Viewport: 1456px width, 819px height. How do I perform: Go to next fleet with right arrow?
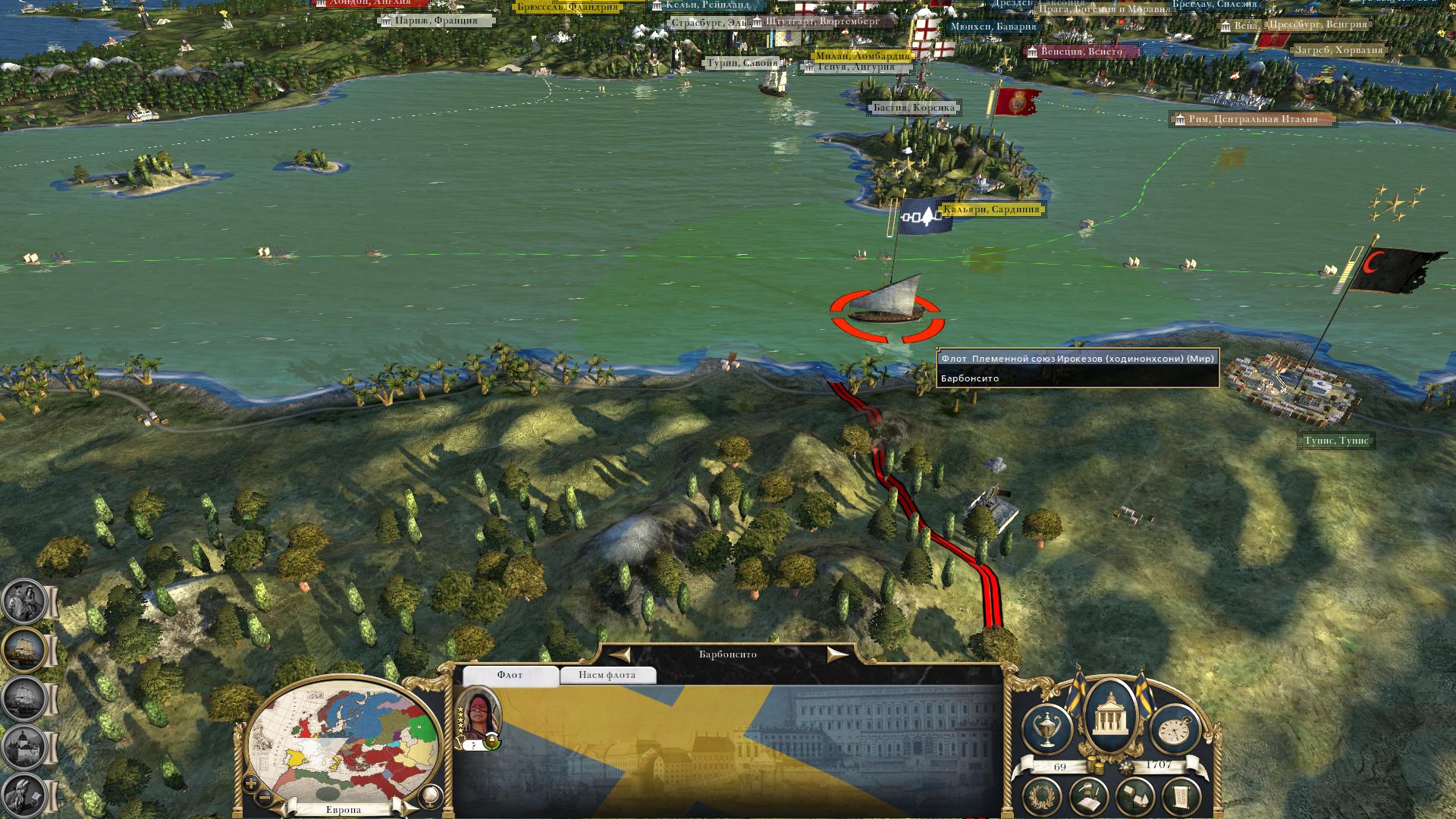coord(836,654)
